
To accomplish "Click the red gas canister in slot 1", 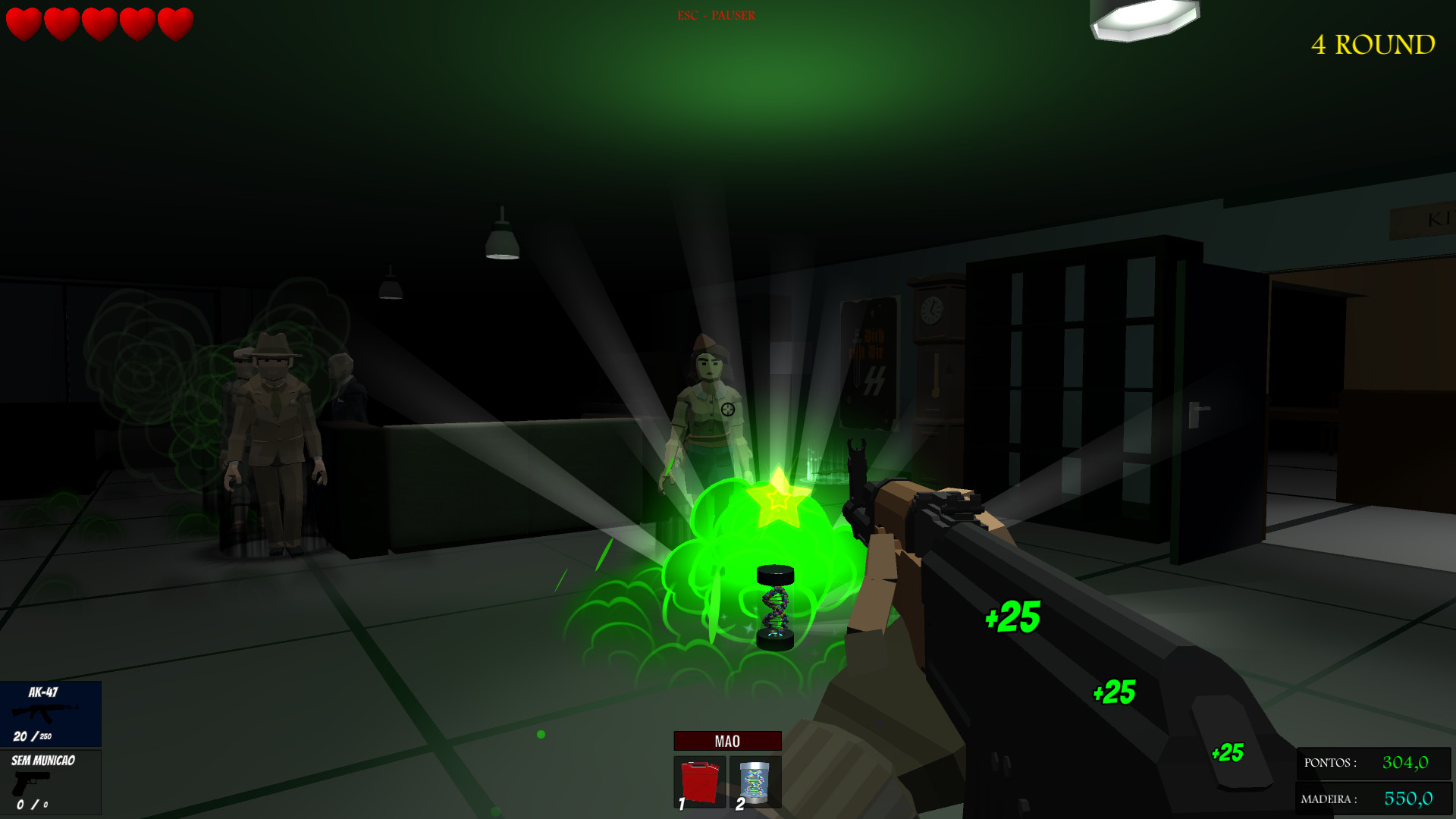I will 698,783.
